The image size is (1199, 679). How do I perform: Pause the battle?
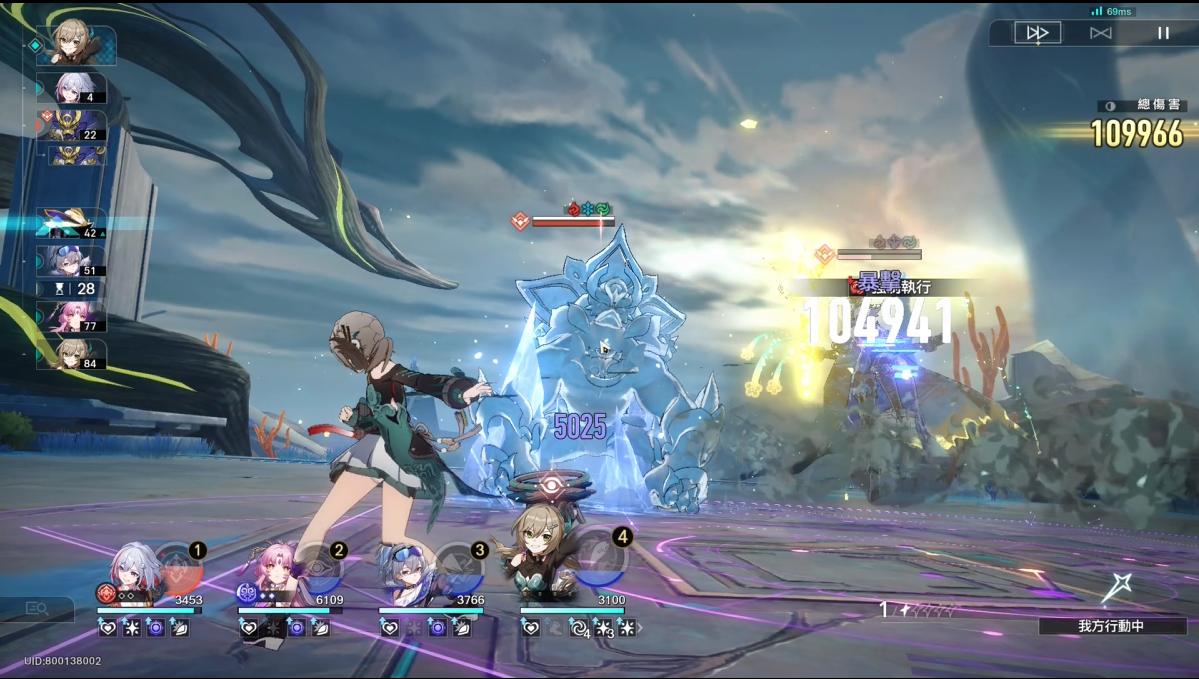tap(1163, 33)
